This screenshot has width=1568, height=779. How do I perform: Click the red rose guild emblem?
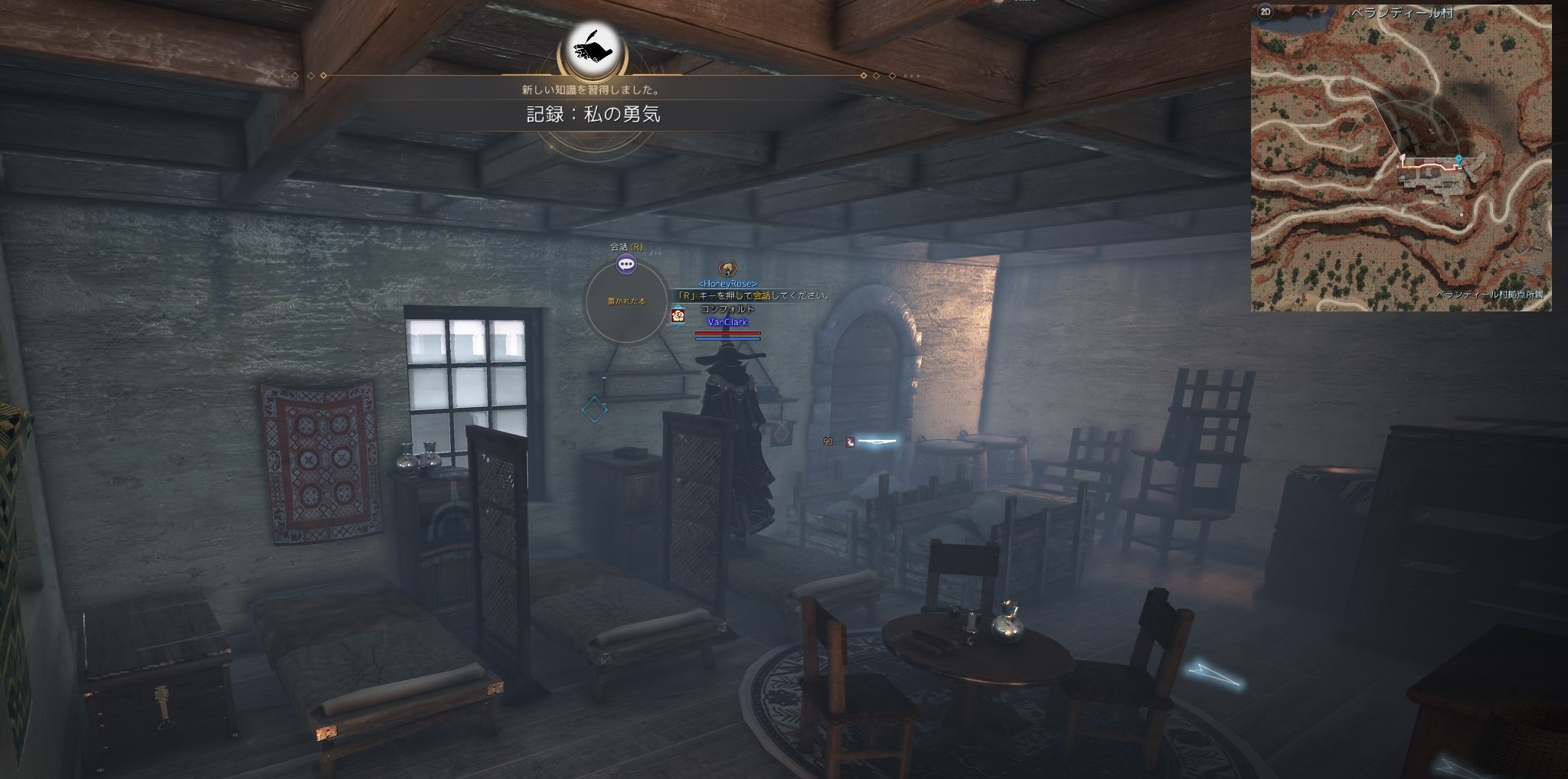678,315
